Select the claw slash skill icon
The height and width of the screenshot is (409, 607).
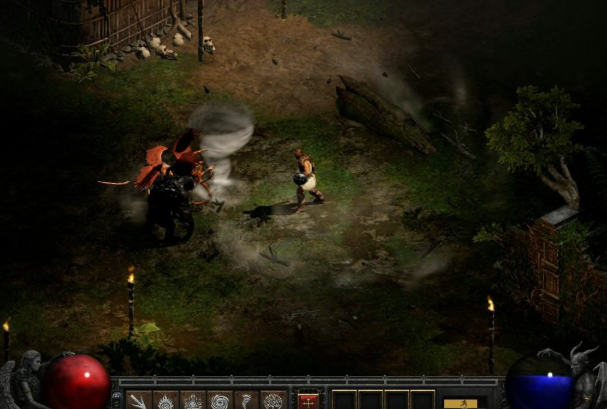[140, 400]
